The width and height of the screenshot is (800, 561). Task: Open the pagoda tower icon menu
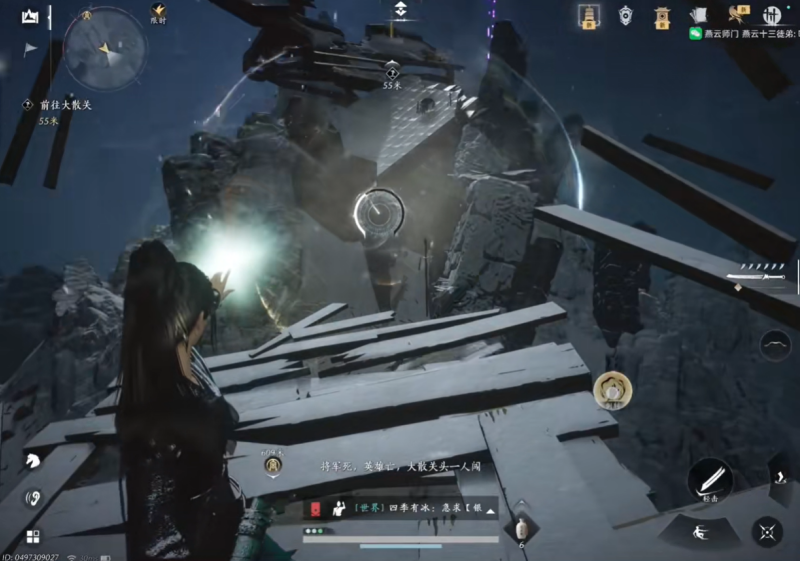pyautogui.click(x=589, y=15)
